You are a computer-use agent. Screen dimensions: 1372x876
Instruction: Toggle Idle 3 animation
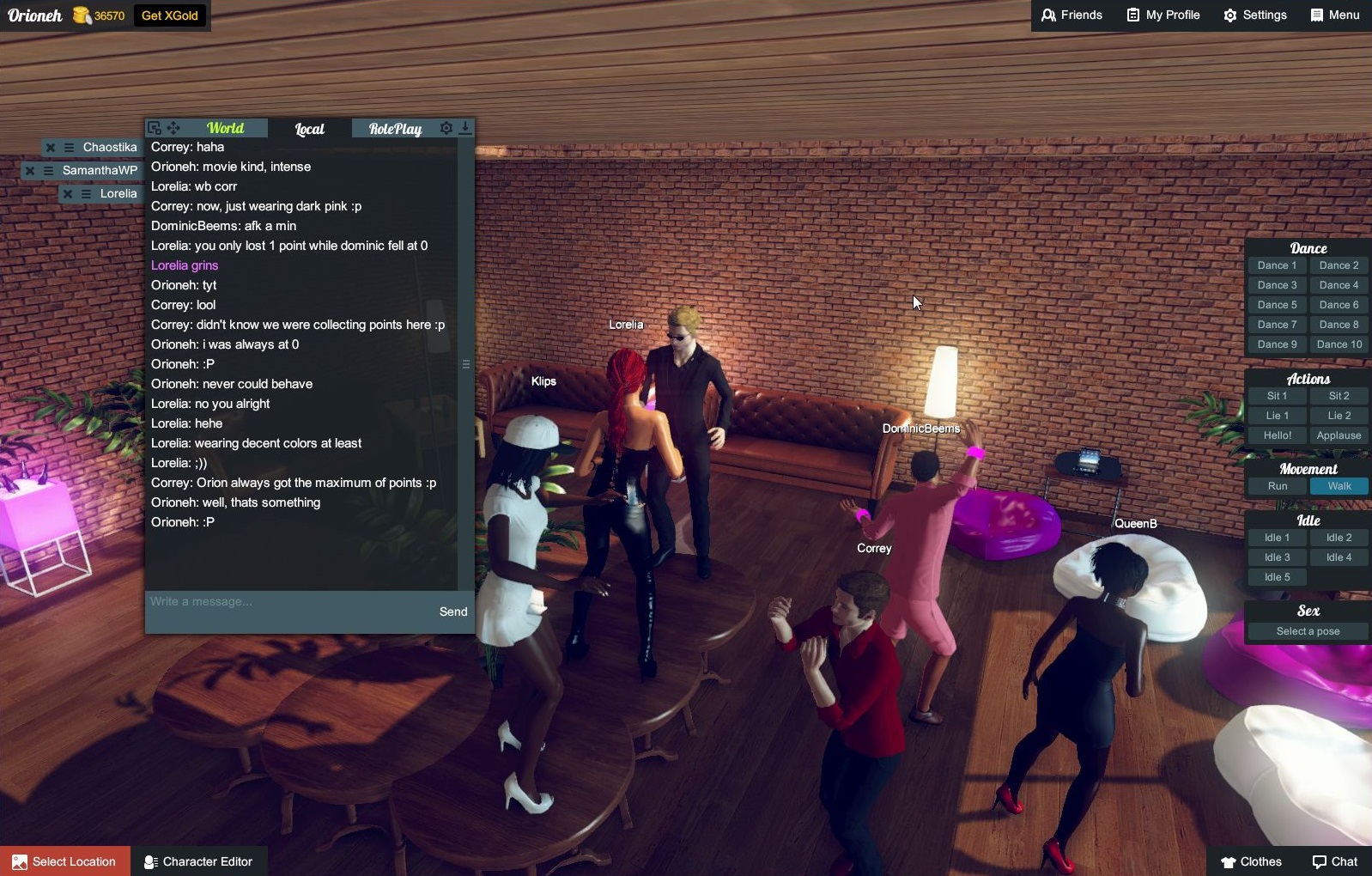(1277, 557)
